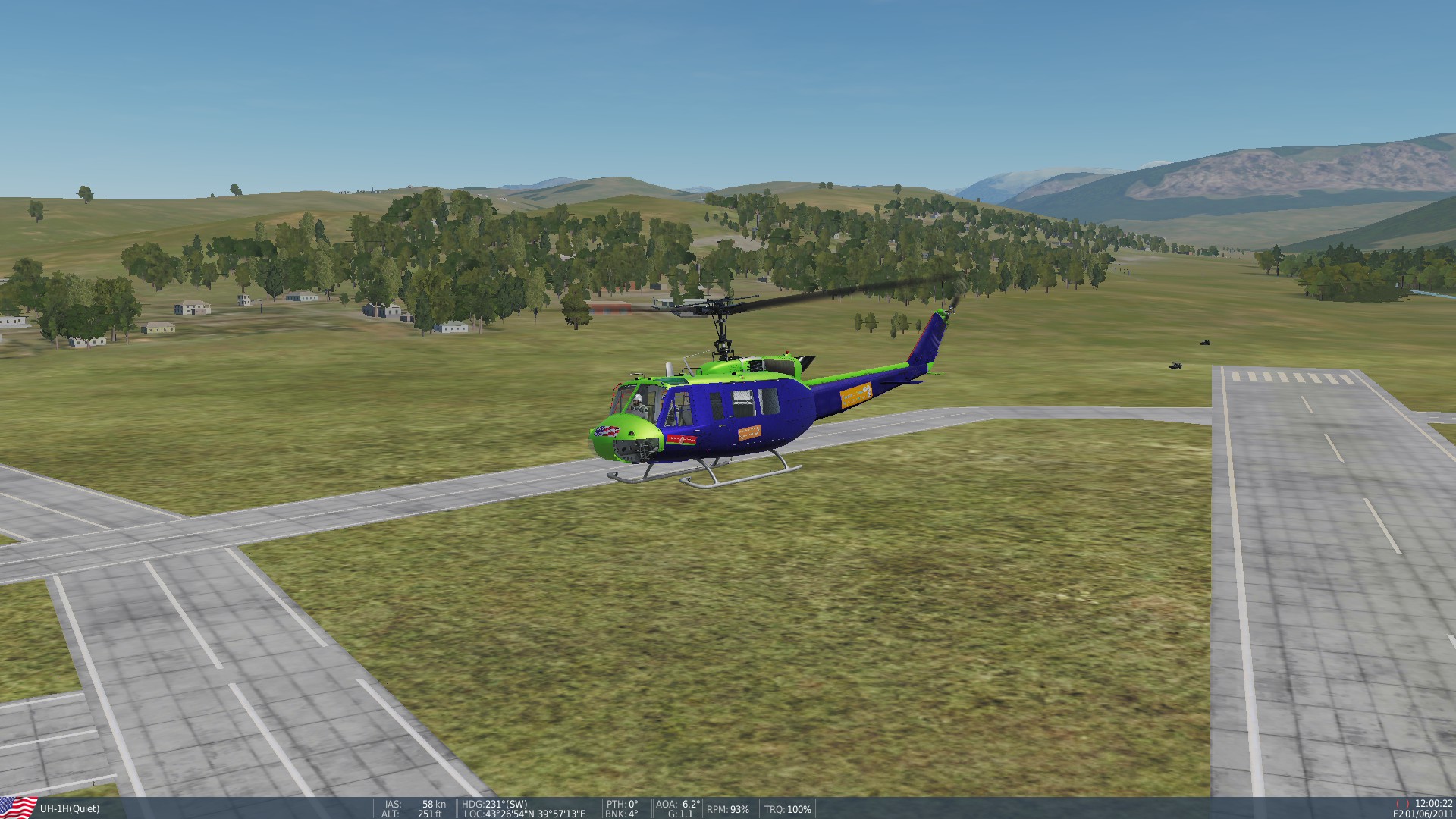Image resolution: width=1456 pixels, height=819 pixels.
Task: Toggle the BNK: 4° bank display
Action: 622,814
